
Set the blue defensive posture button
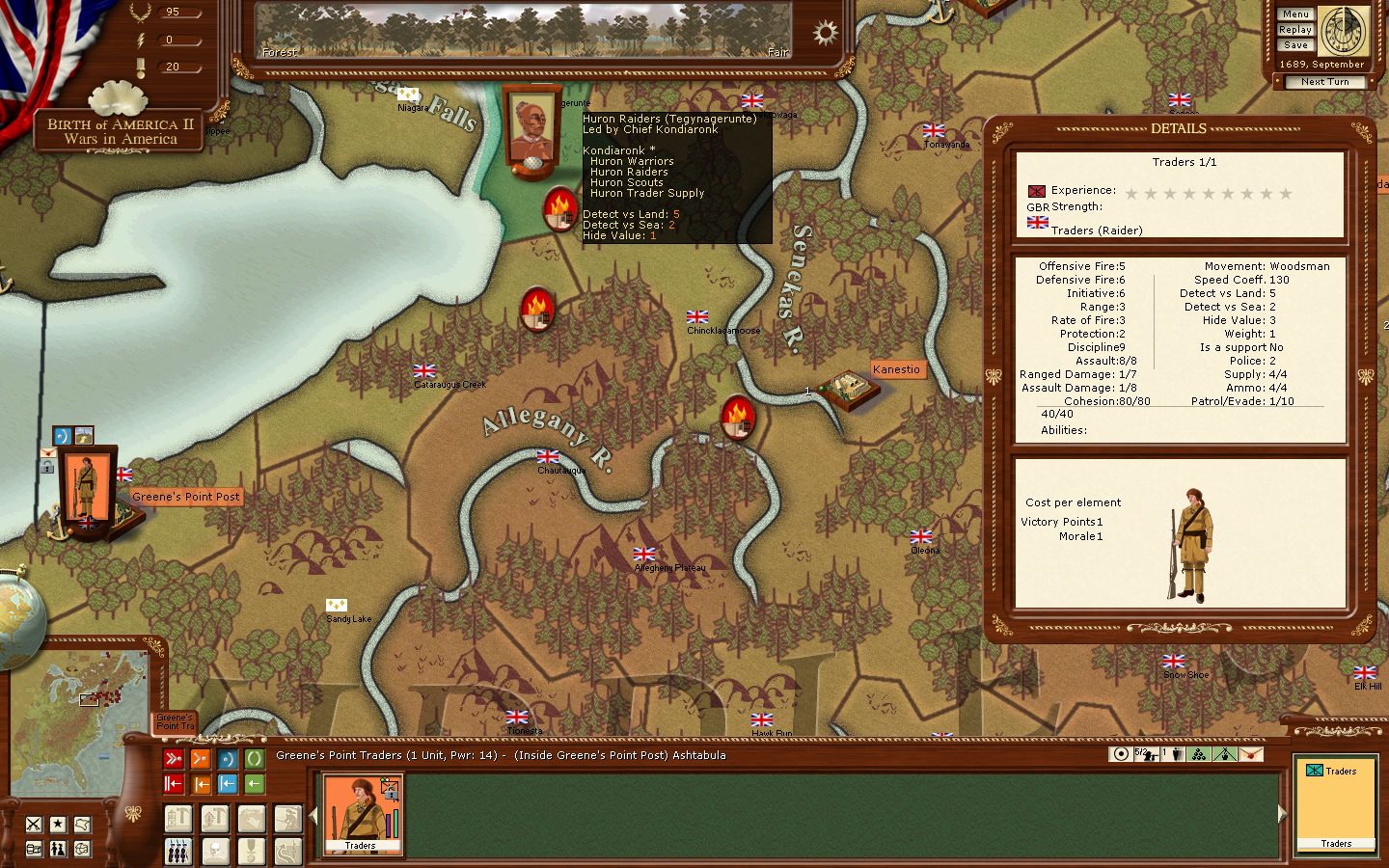228,759
